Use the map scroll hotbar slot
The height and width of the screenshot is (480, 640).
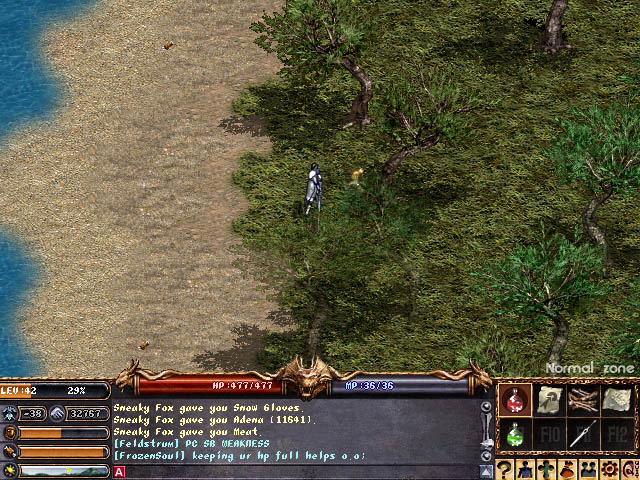click(x=615, y=401)
